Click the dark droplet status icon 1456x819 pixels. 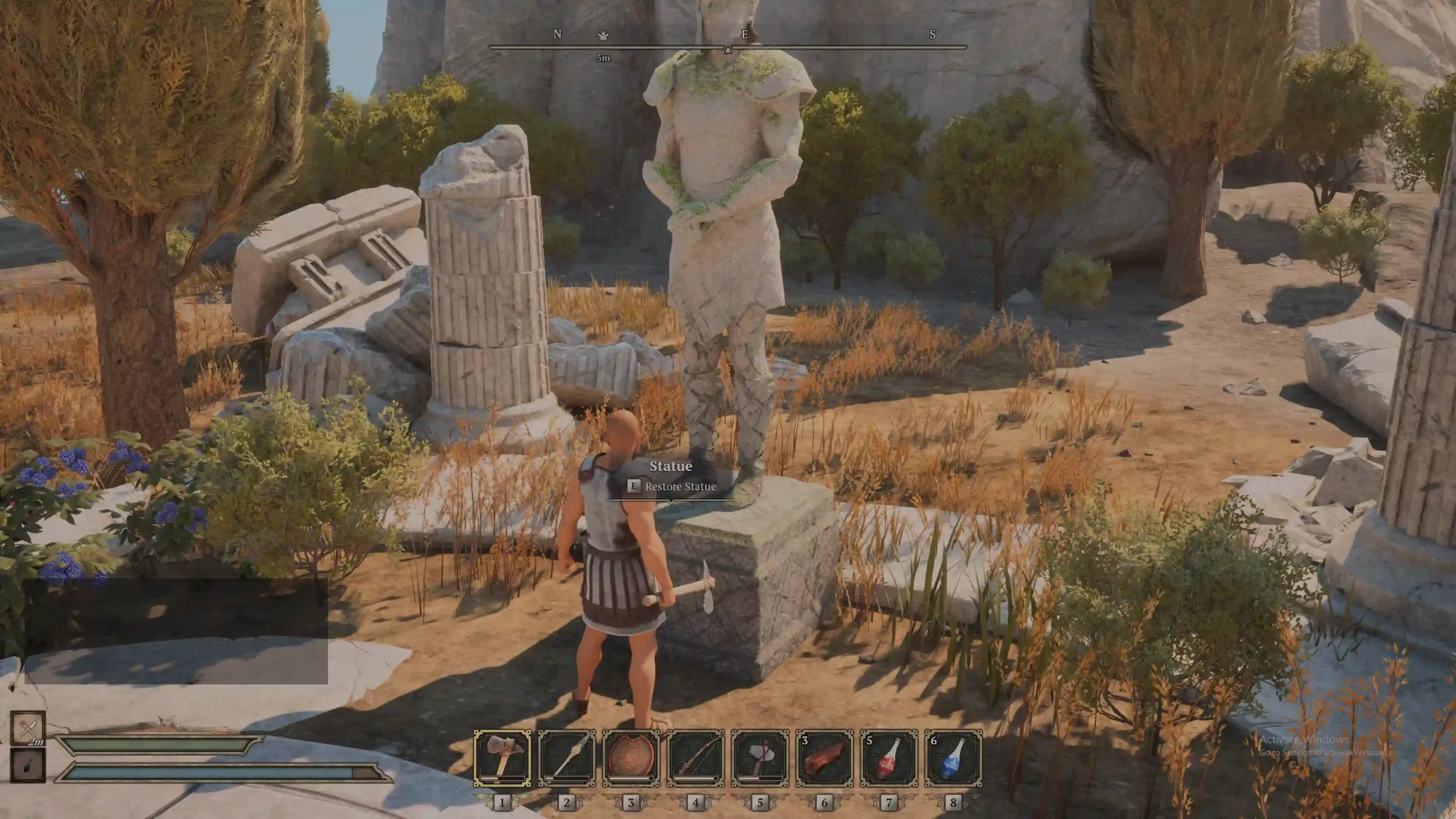pos(28,766)
